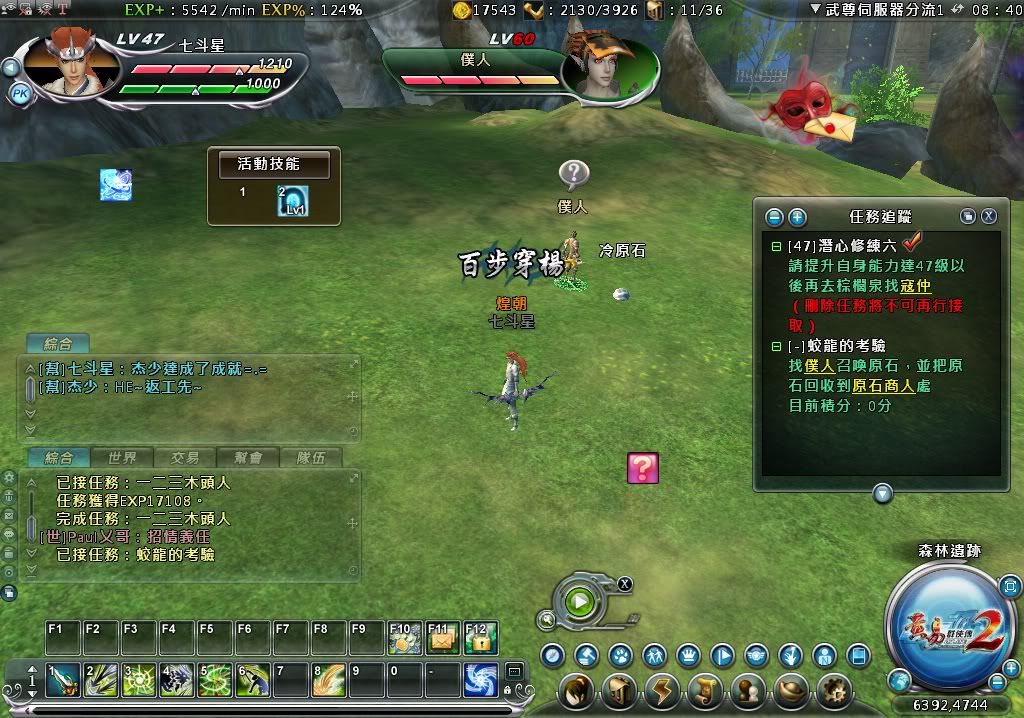Open the 交易 chat tab
The image size is (1024, 718).
184,458
